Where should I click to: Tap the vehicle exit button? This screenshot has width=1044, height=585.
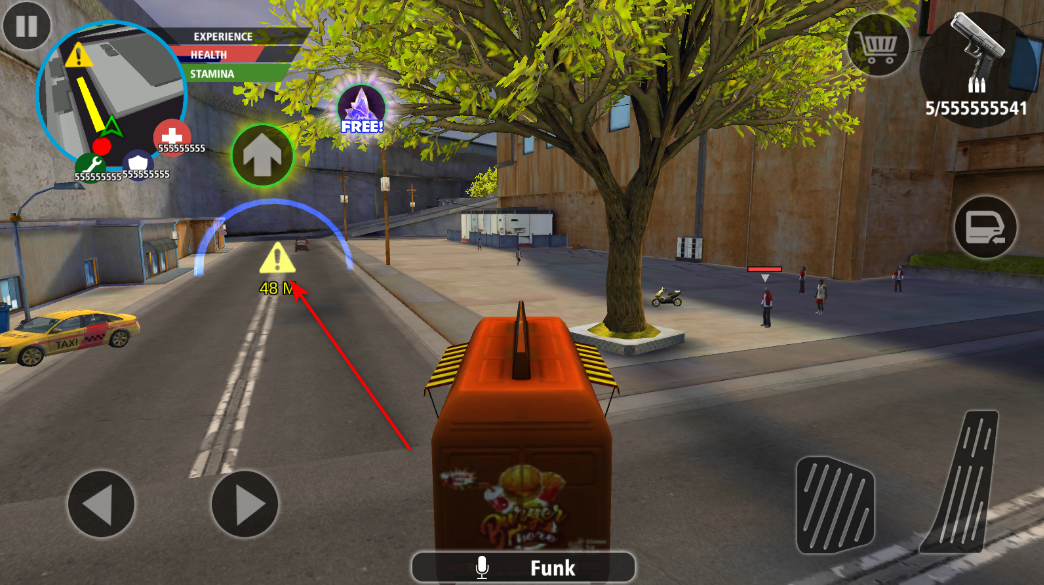[x=985, y=229]
